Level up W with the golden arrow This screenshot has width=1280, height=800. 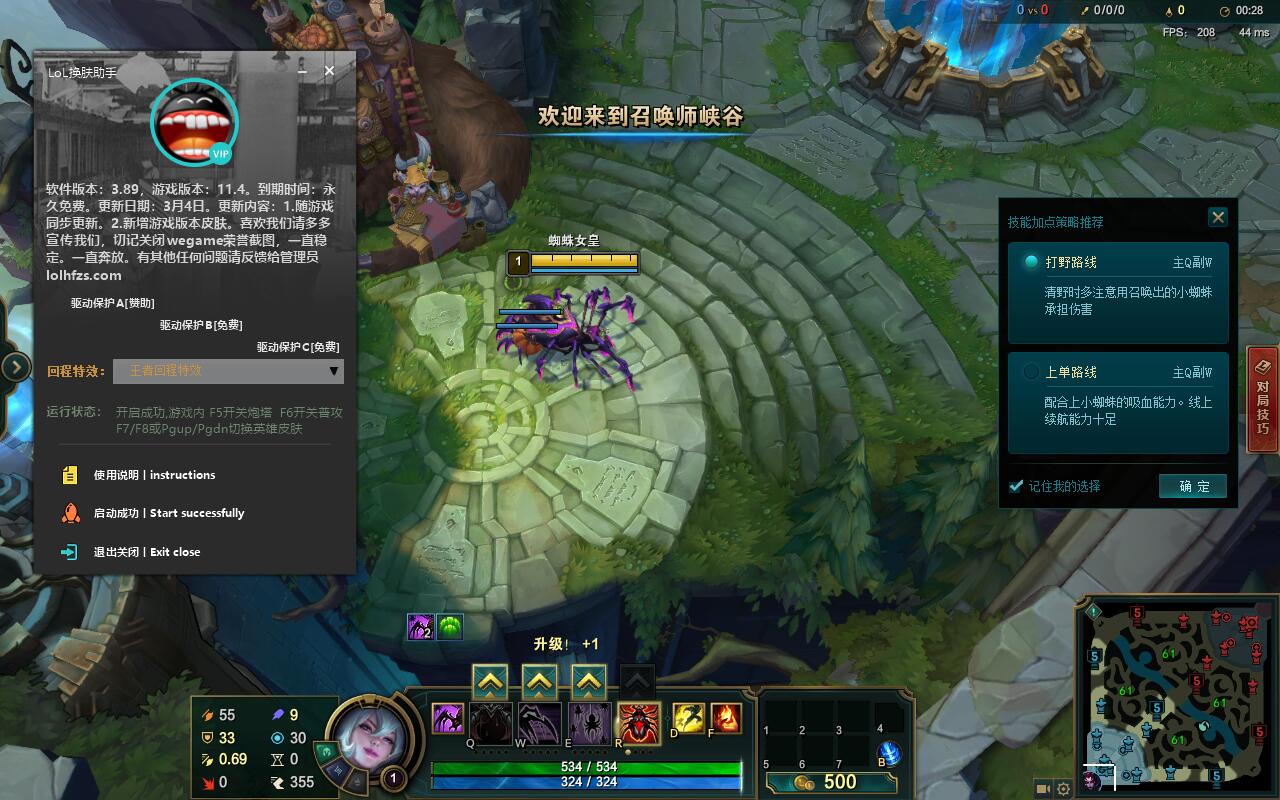[539, 681]
